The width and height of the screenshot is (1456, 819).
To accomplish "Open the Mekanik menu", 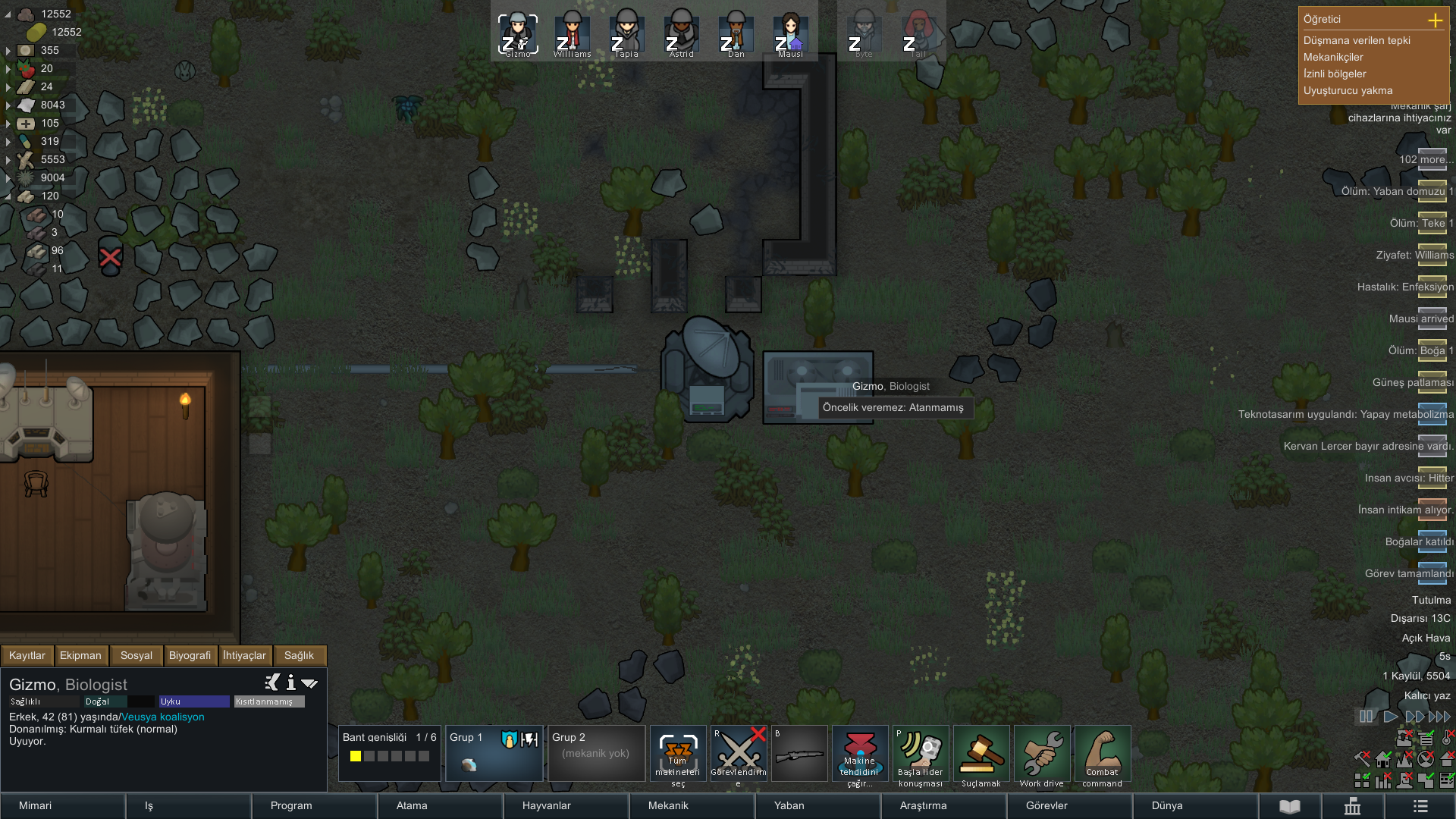I will (x=690, y=805).
